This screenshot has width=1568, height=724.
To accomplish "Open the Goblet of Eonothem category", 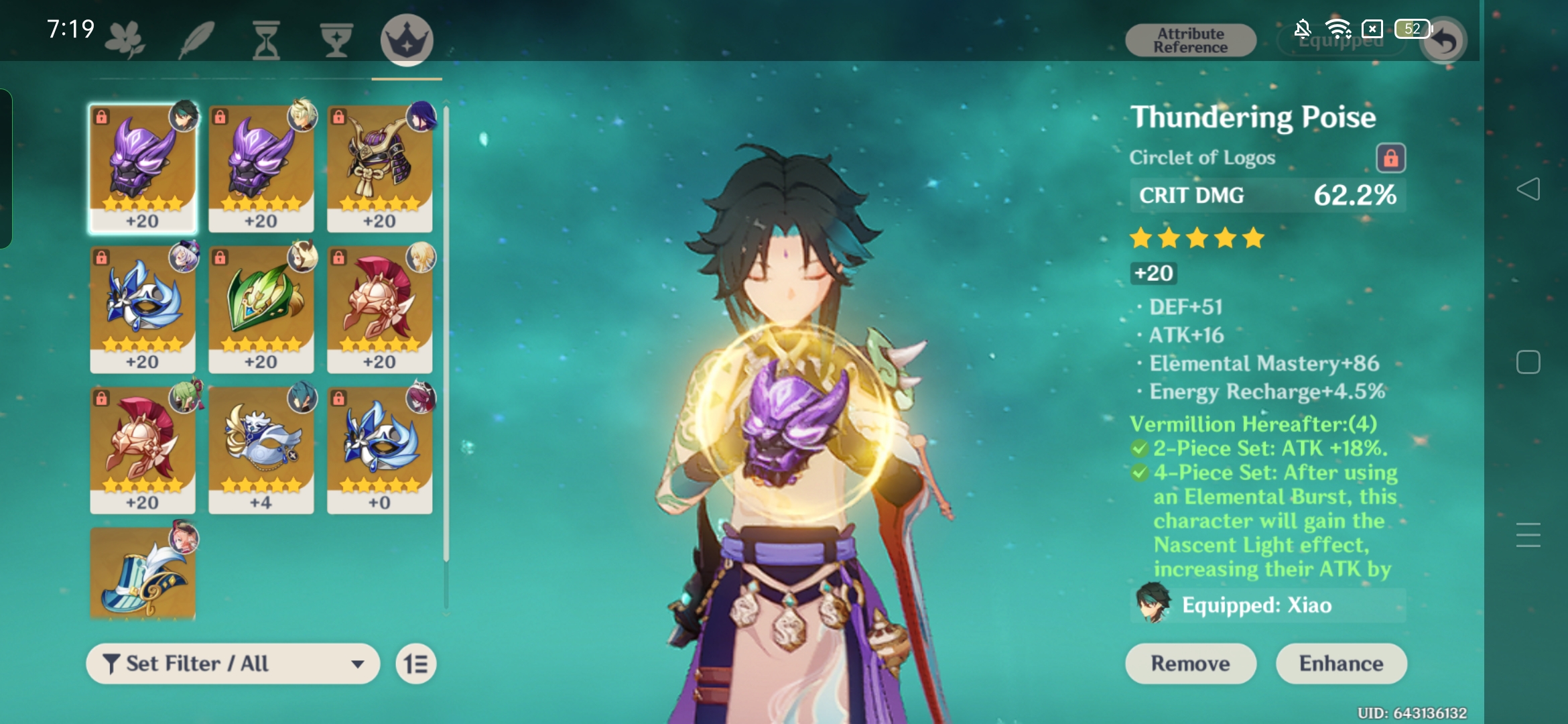I will coord(336,38).
